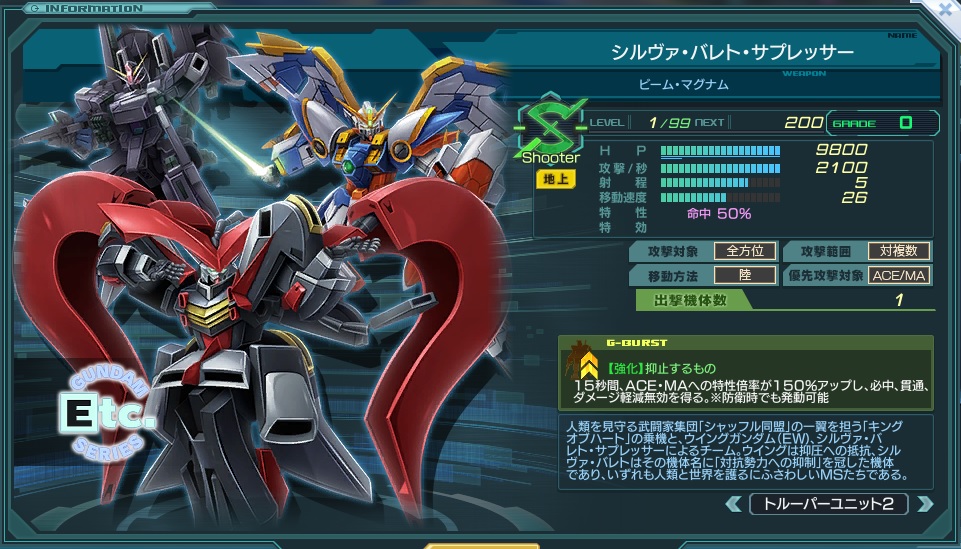Viewport: 961px width, 549px height.
Task: Advance to the next trooper unit page
Action: (923, 503)
